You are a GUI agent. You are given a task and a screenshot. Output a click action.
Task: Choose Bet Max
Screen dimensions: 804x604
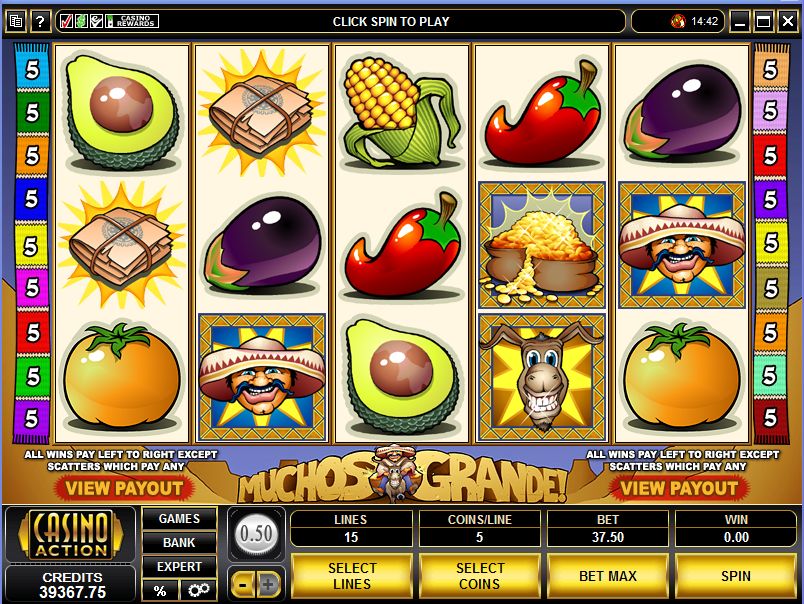coord(608,576)
